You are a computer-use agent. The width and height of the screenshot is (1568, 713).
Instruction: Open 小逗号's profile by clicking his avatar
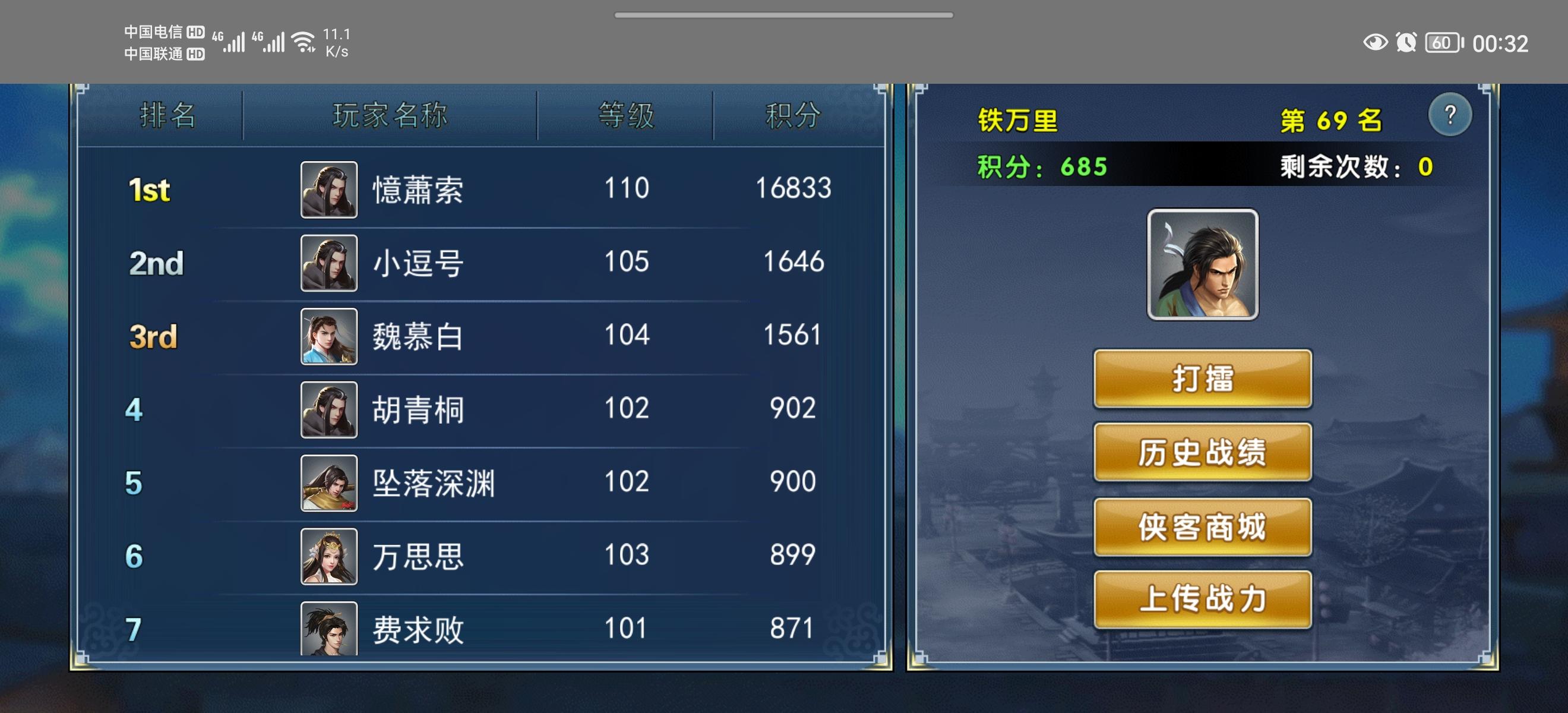point(328,262)
